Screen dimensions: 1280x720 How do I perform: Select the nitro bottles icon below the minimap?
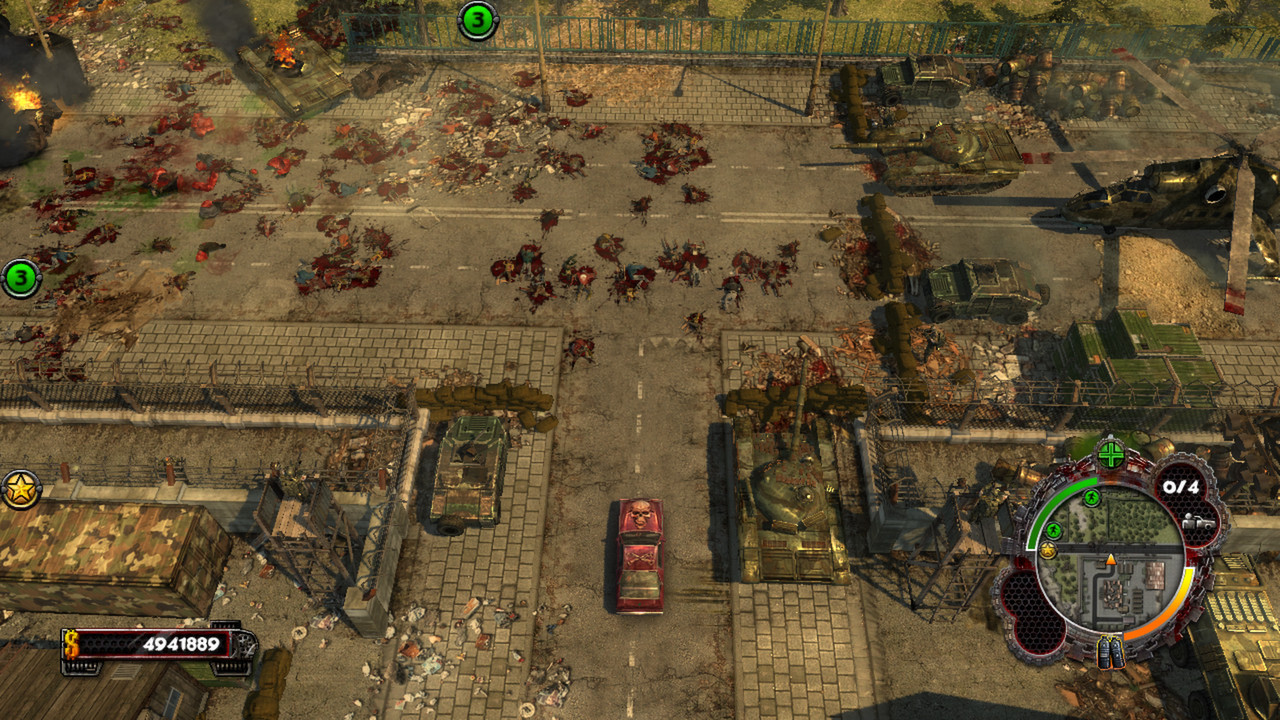1111,652
